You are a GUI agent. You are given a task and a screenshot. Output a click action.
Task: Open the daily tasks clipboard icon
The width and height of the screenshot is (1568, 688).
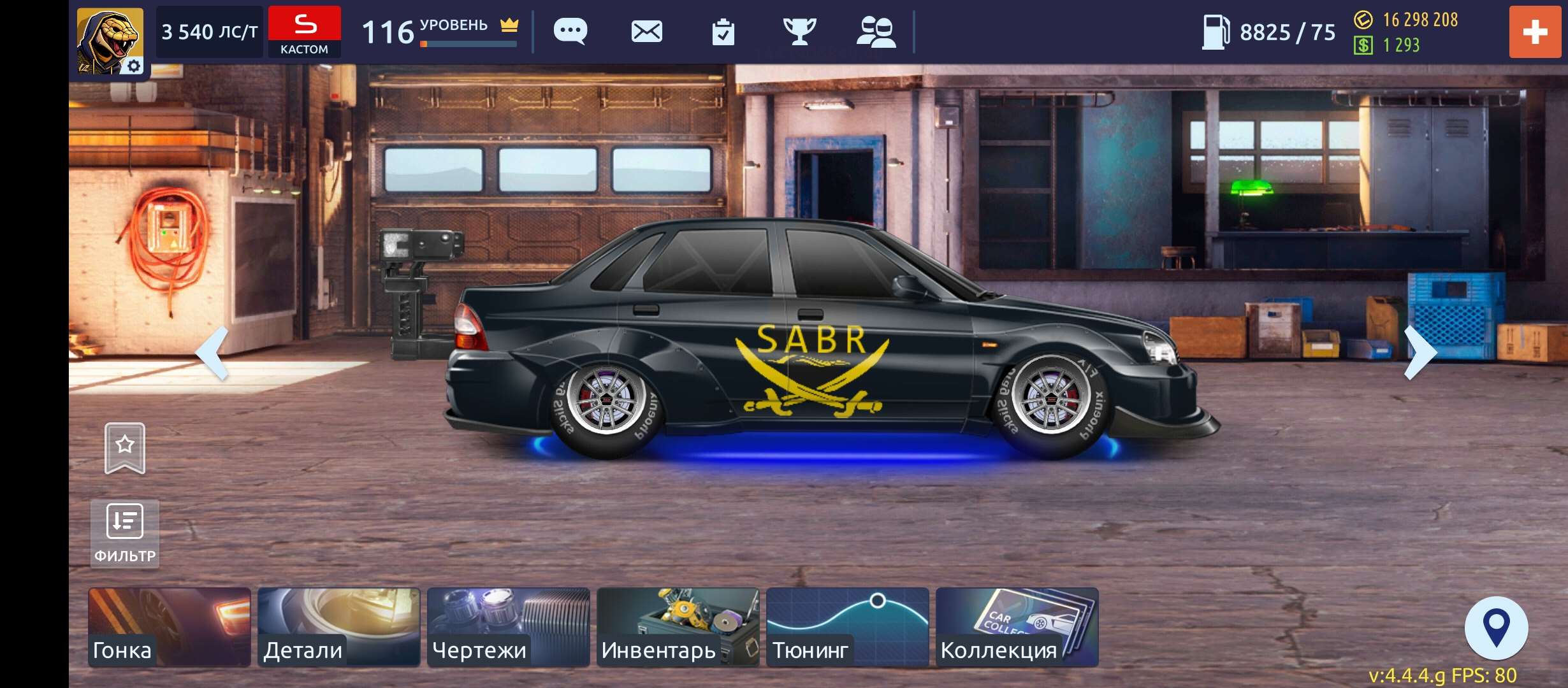click(x=724, y=31)
